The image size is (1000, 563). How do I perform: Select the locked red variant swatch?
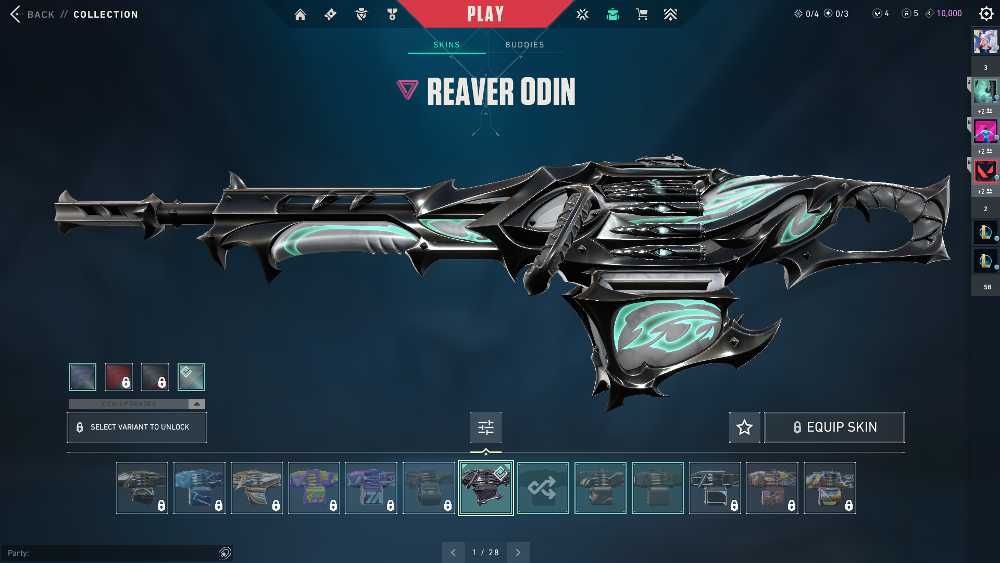coord(119,376)
